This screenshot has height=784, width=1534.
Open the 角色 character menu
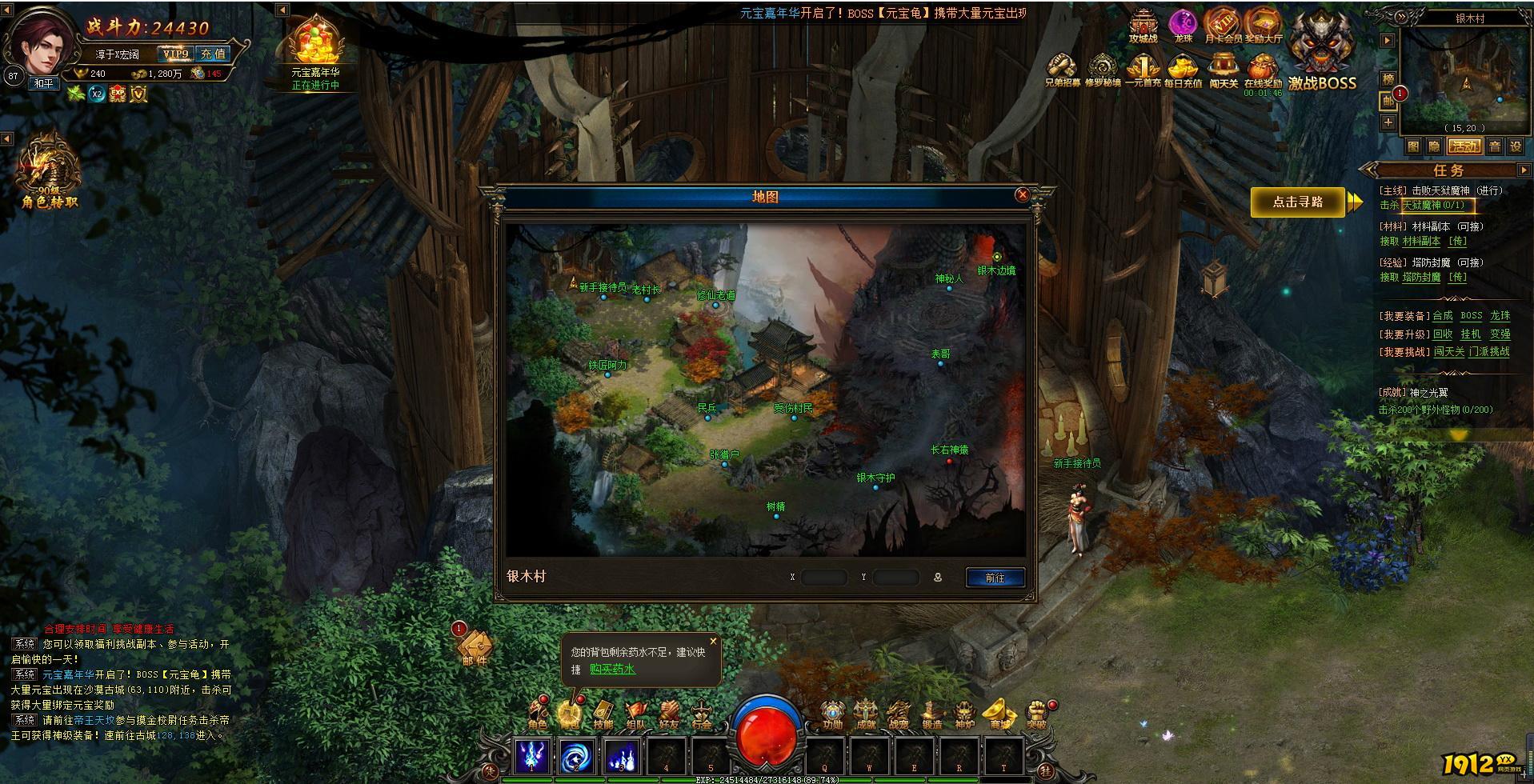(538, 714)
